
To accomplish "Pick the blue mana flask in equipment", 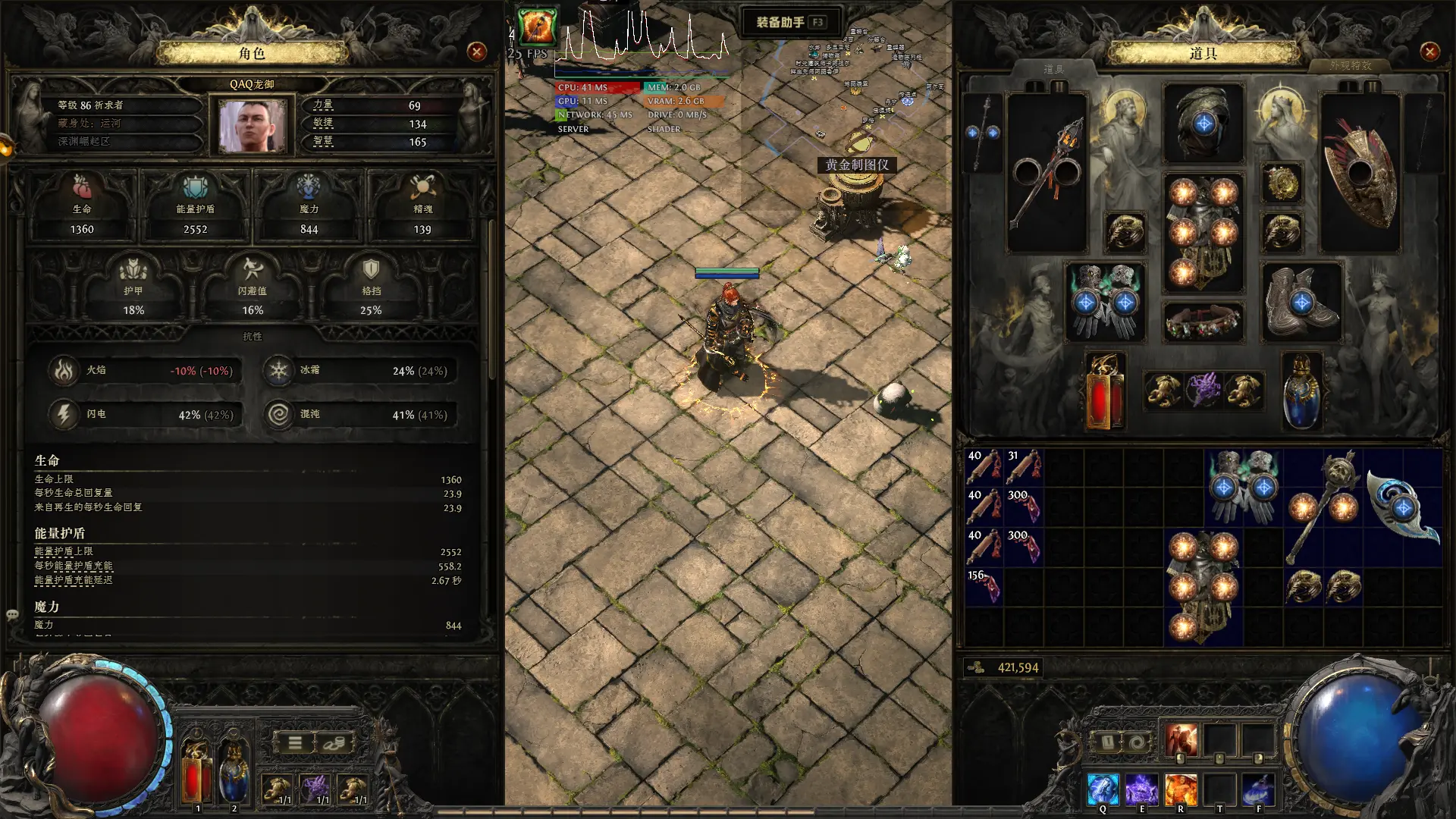I will pyautogui.click(x=1301, y=391).
